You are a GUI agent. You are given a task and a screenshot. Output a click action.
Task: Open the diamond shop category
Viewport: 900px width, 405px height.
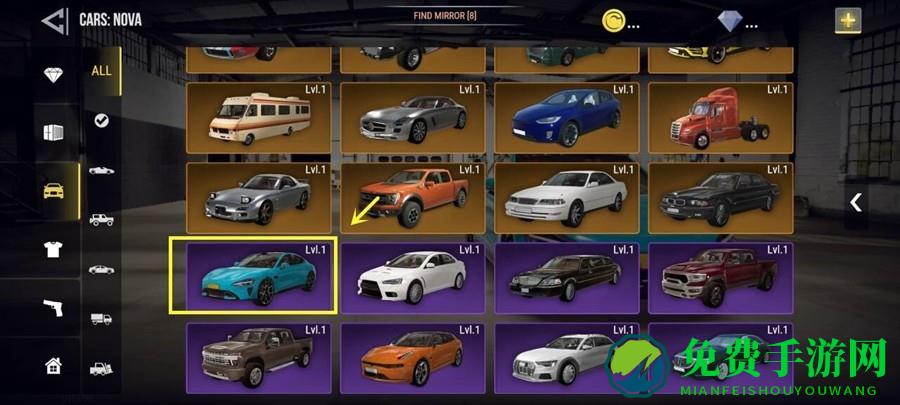(x=54, y=76)
